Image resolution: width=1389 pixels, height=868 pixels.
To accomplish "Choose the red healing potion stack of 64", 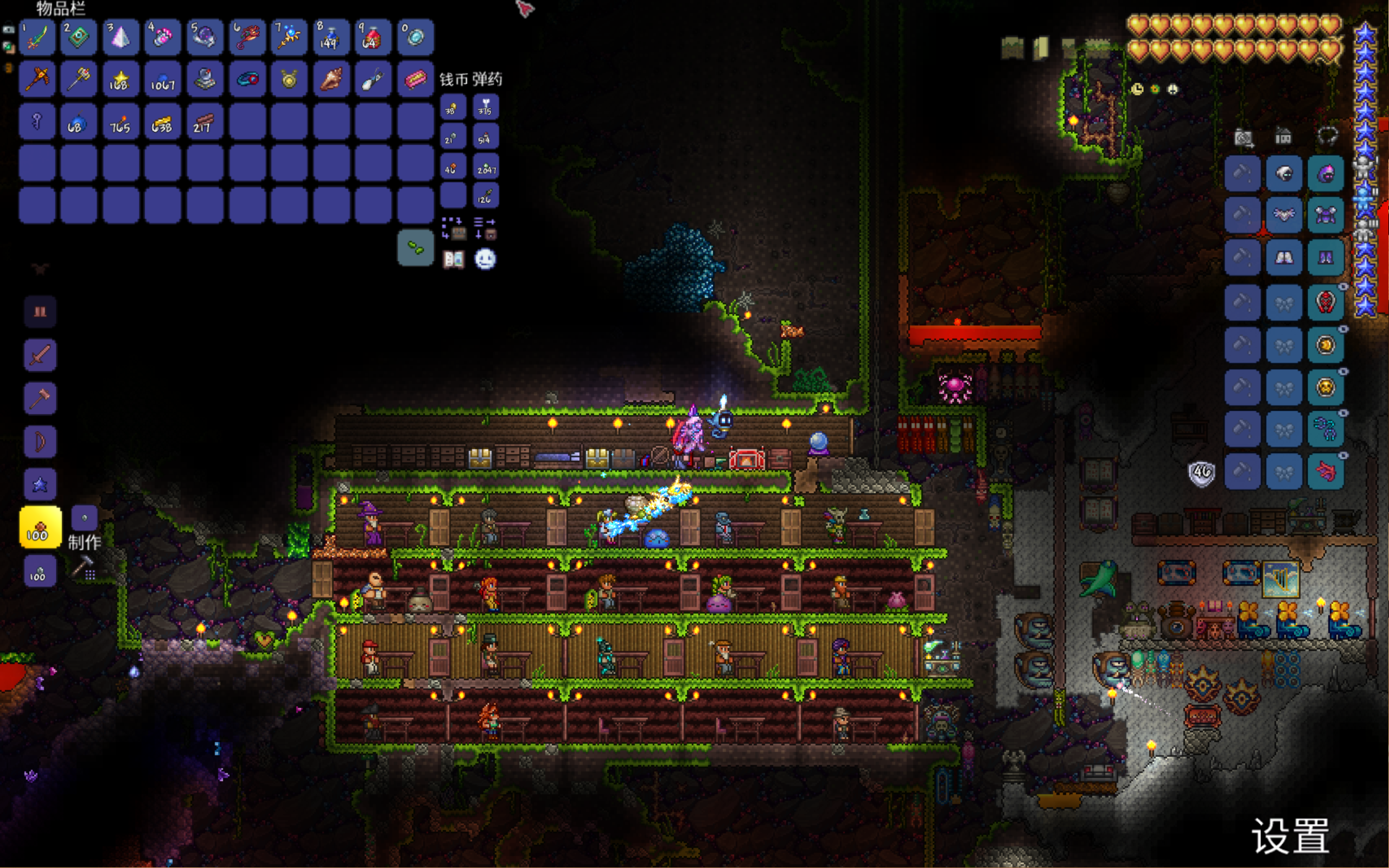I will (x=373, y=38).
